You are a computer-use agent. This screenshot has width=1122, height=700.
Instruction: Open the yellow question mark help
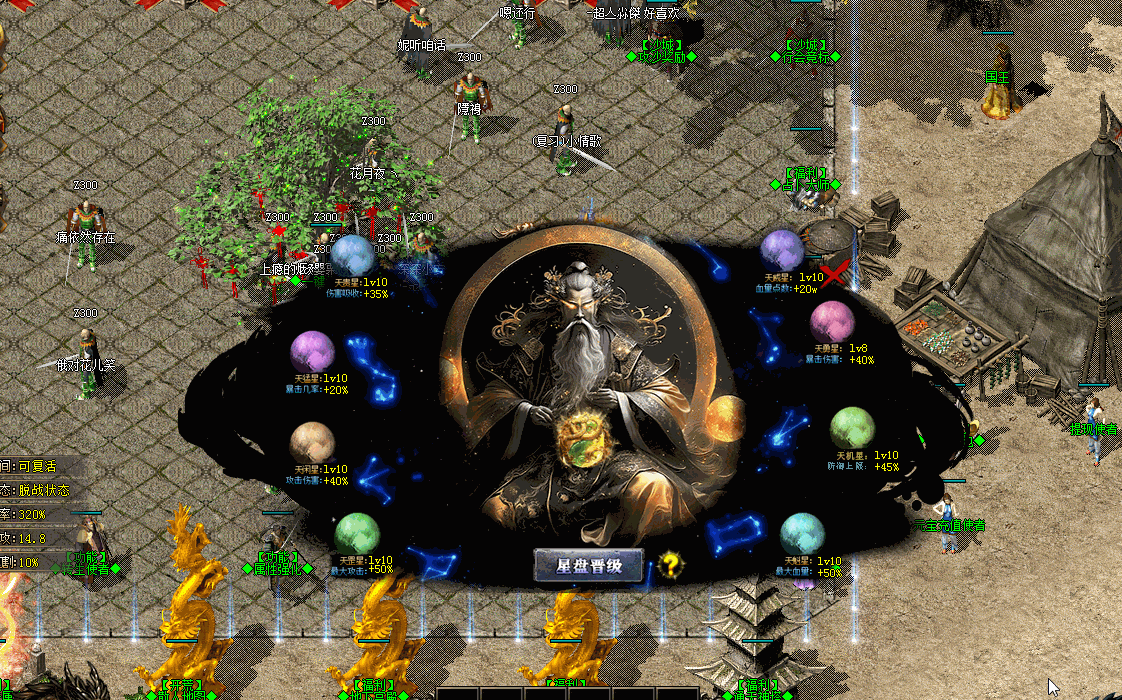click(x=672, y=566)
